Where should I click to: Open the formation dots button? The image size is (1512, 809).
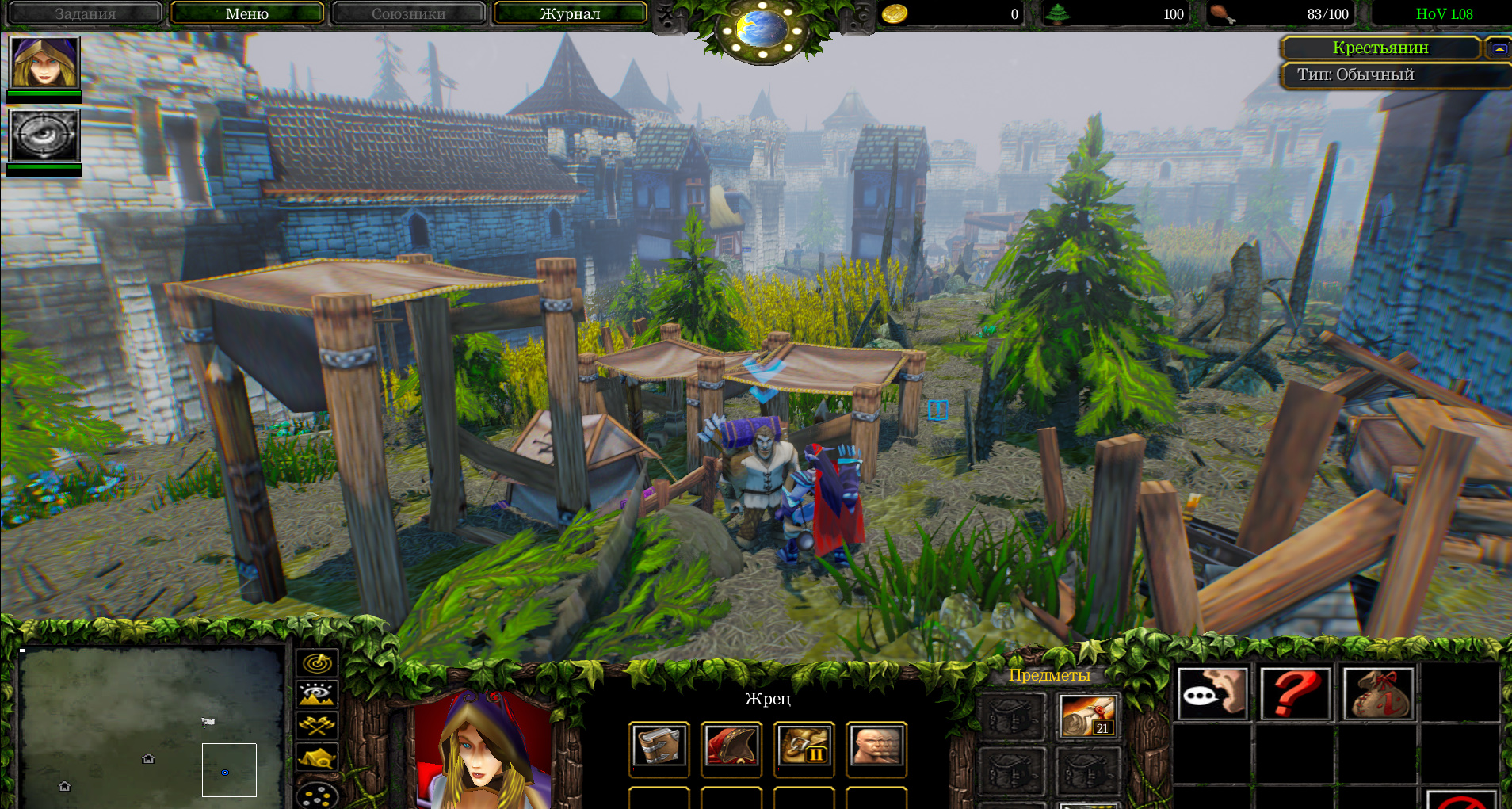(317, 795)
